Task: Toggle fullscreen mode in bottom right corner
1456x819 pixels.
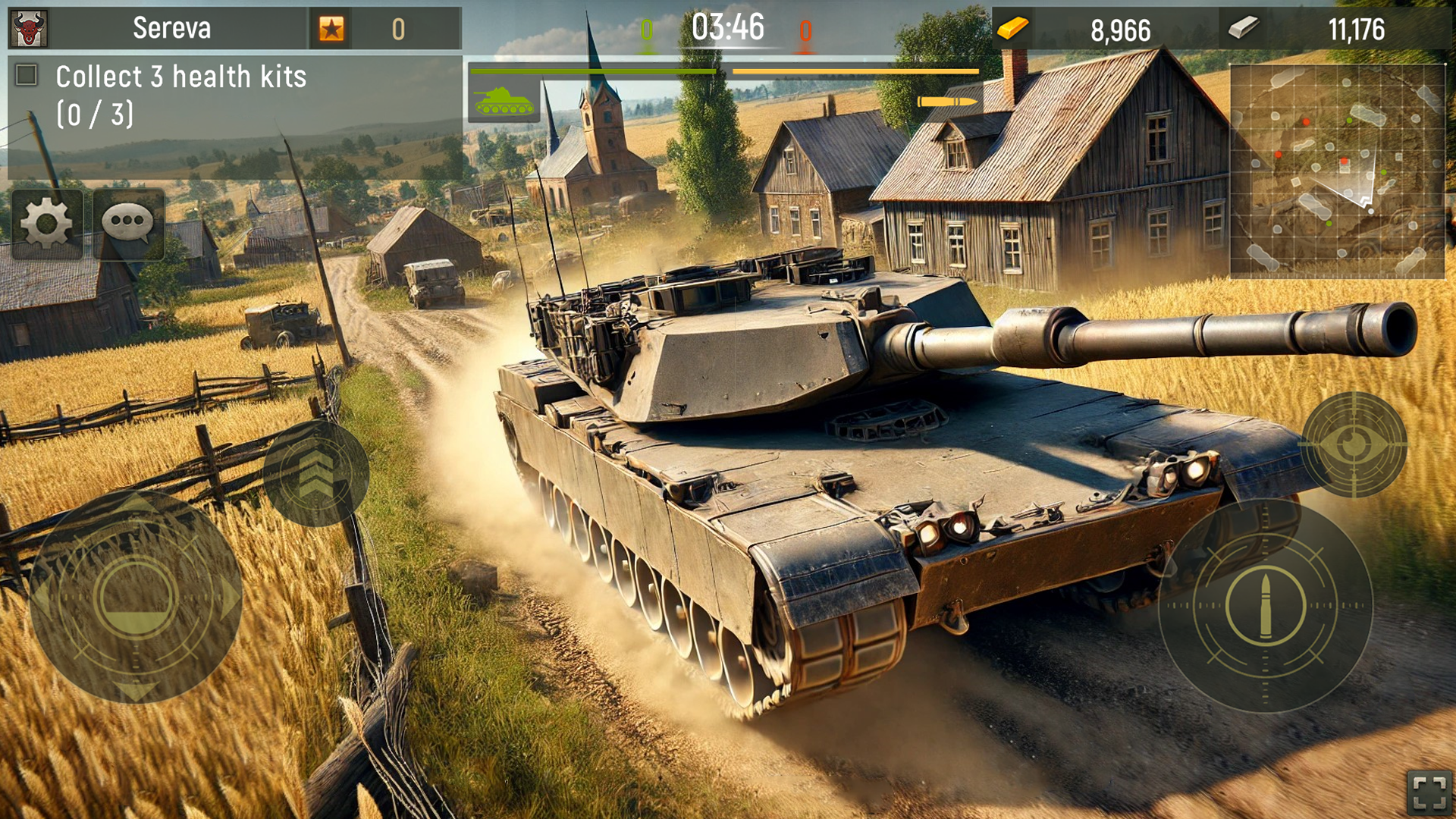Action: [x=1429, y=792]
